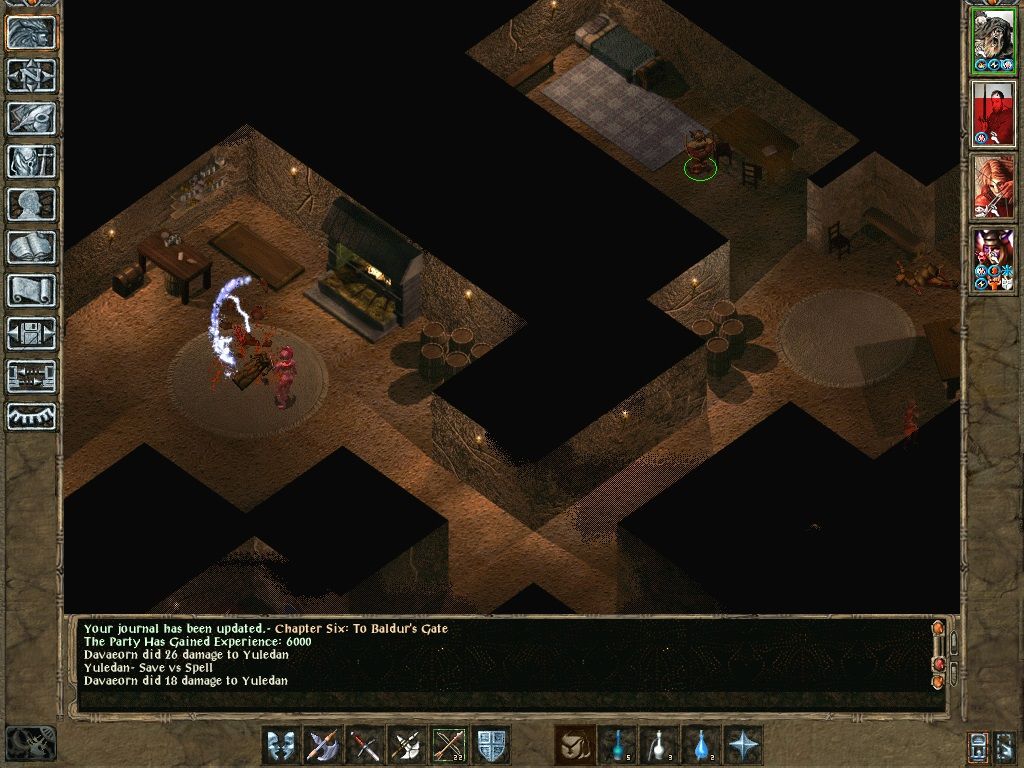Image resolution: width=1024 pixels, height=768 pixels.
Task: Open the mage spellbook
Action: click(x=32, y=247)
